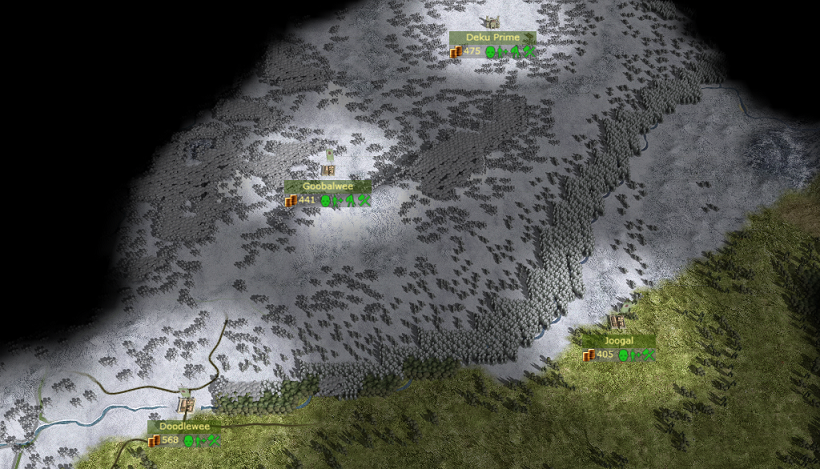Select the Deku Prime settlement label
This screenshot has height=469, width=820.
[x=492, y=38]
